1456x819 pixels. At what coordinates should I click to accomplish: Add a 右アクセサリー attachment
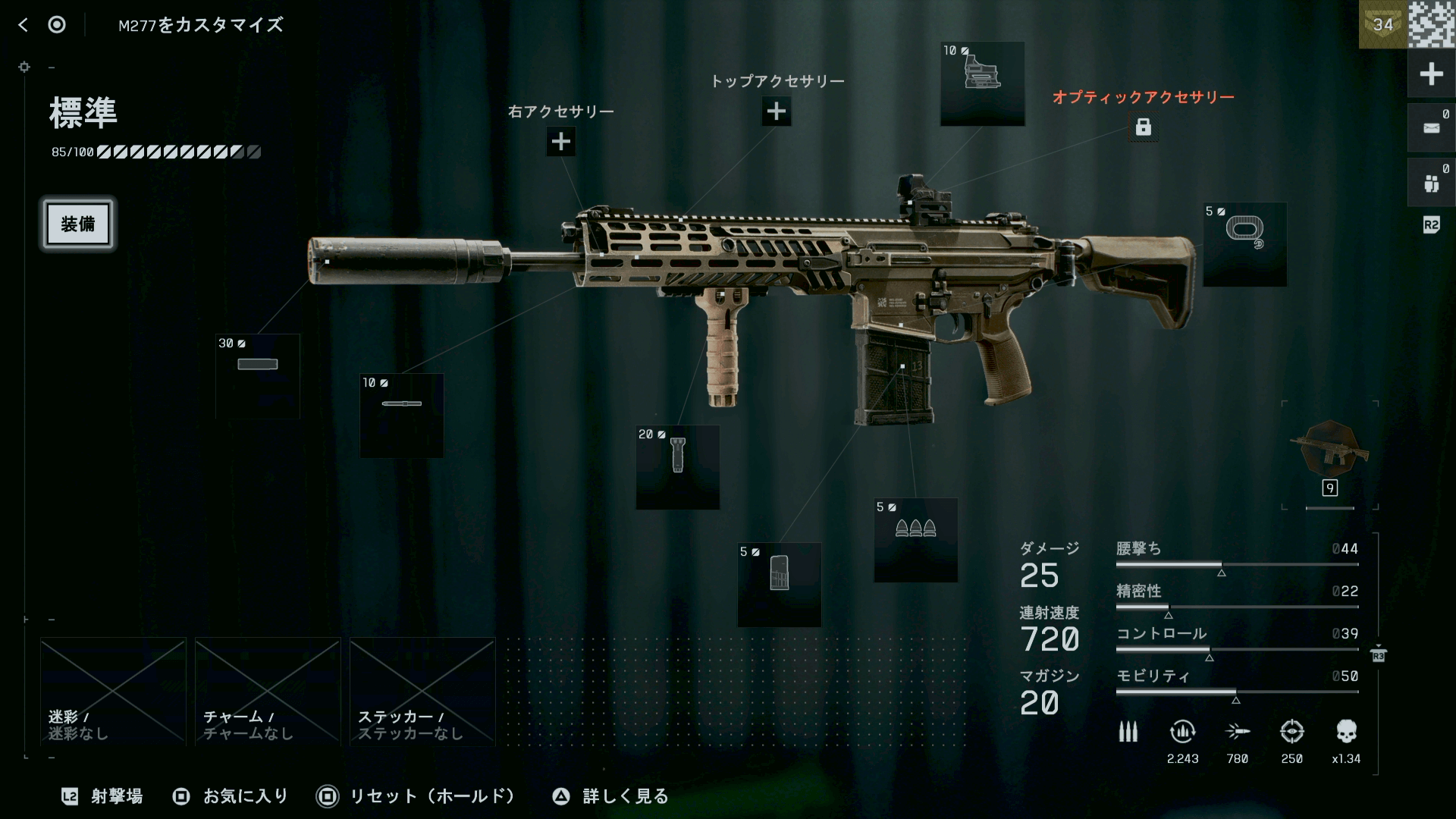click(x=560, y=142)
